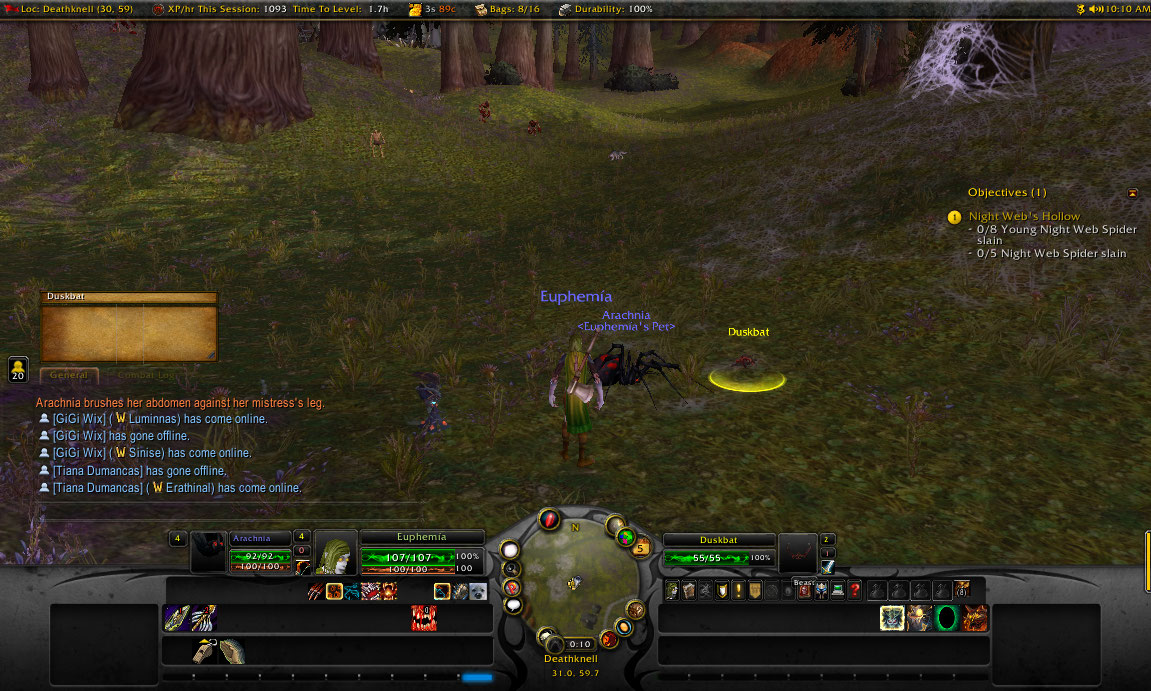Open the chat speech bubble minimap button

tap(512, 605)
